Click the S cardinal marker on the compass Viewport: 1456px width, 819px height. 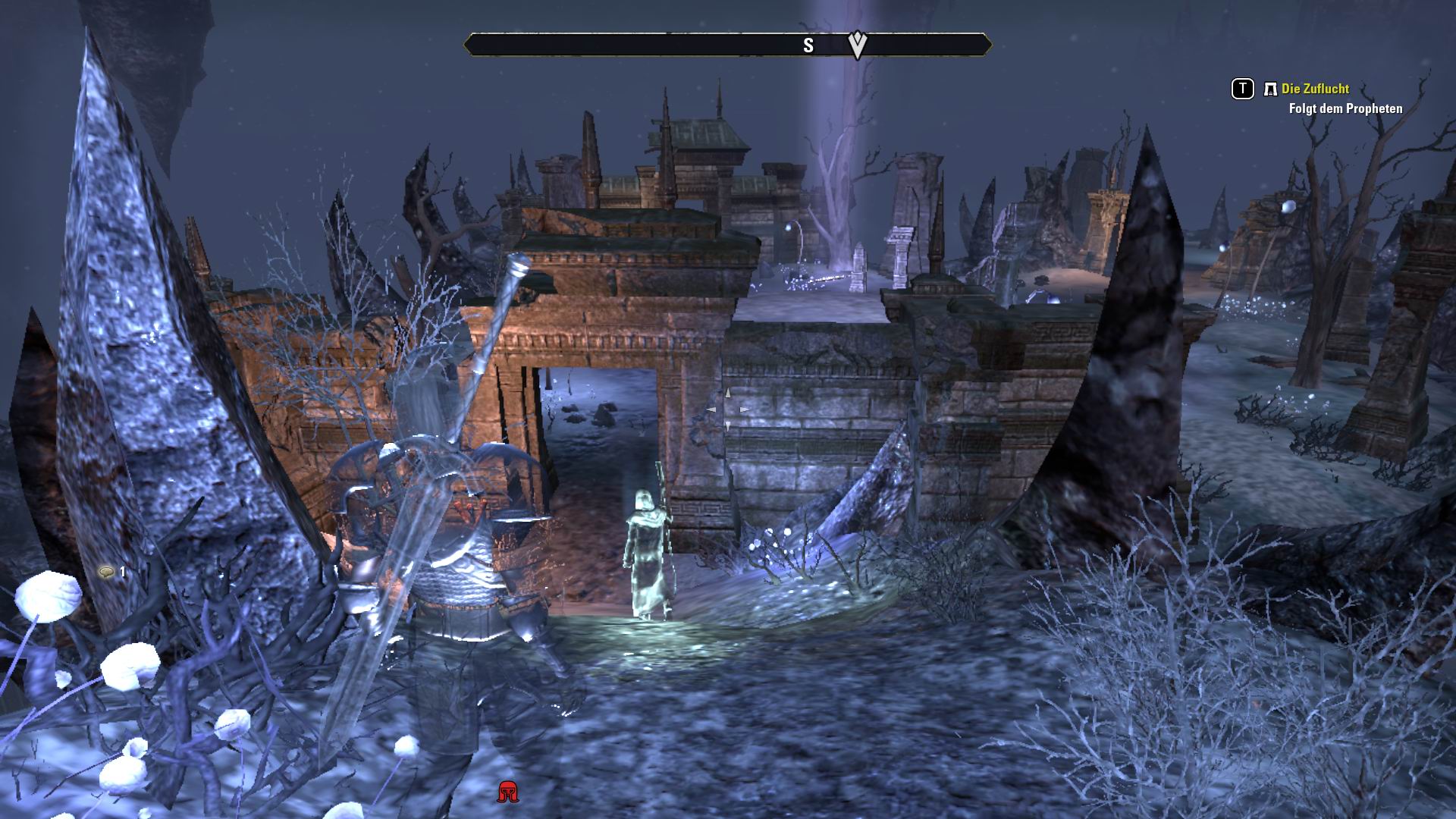pos(808,45)
